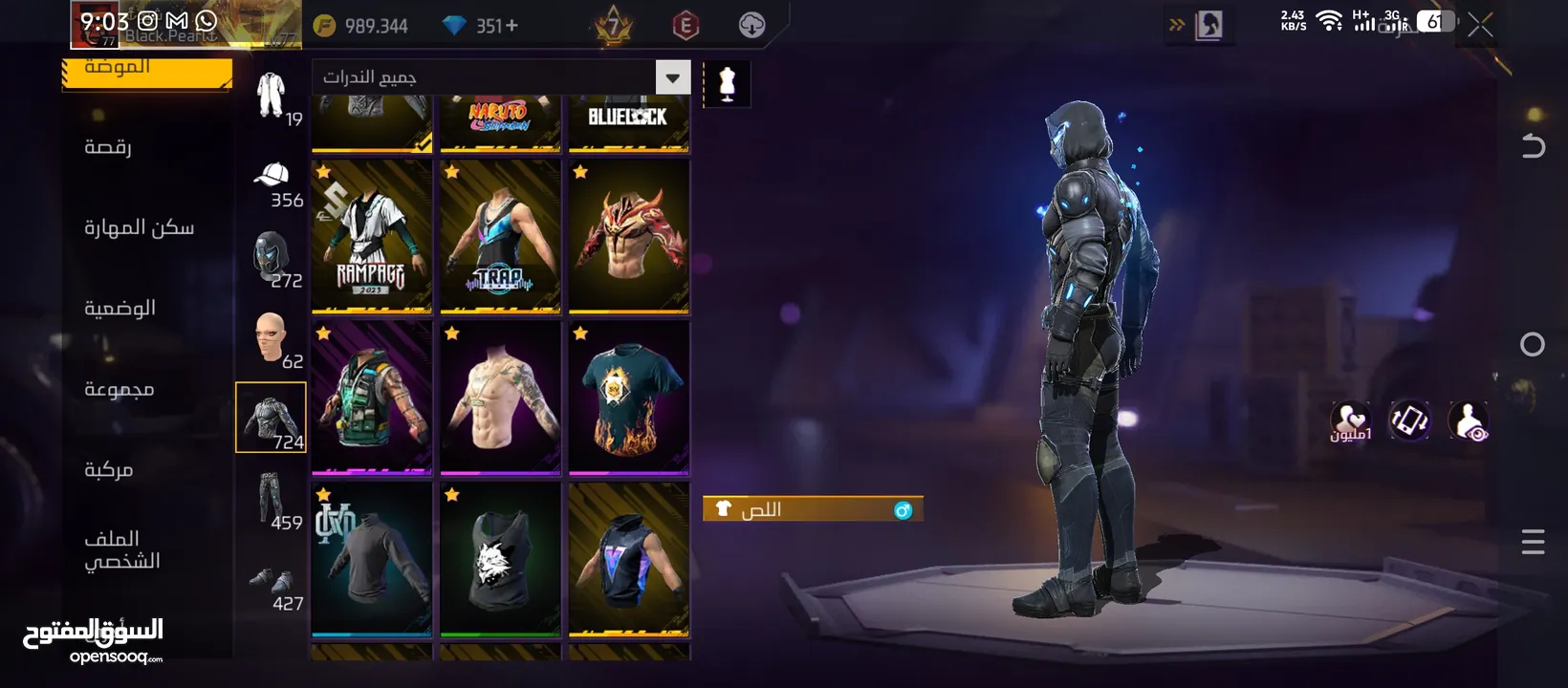The height and width of the screenshot is (688, 1568).
Task: Switch to the mask category tab
Action: click(272, 258)
